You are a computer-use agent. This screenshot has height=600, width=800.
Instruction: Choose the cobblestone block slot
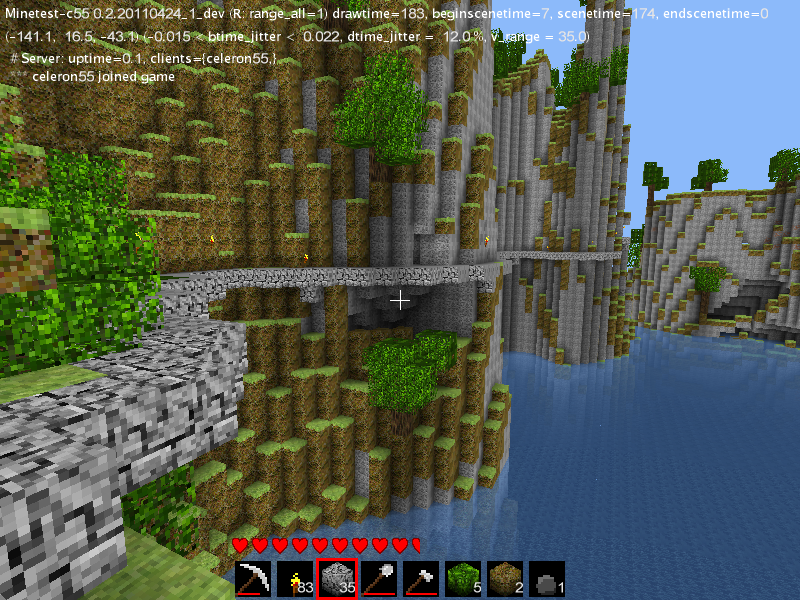point(338,579)
